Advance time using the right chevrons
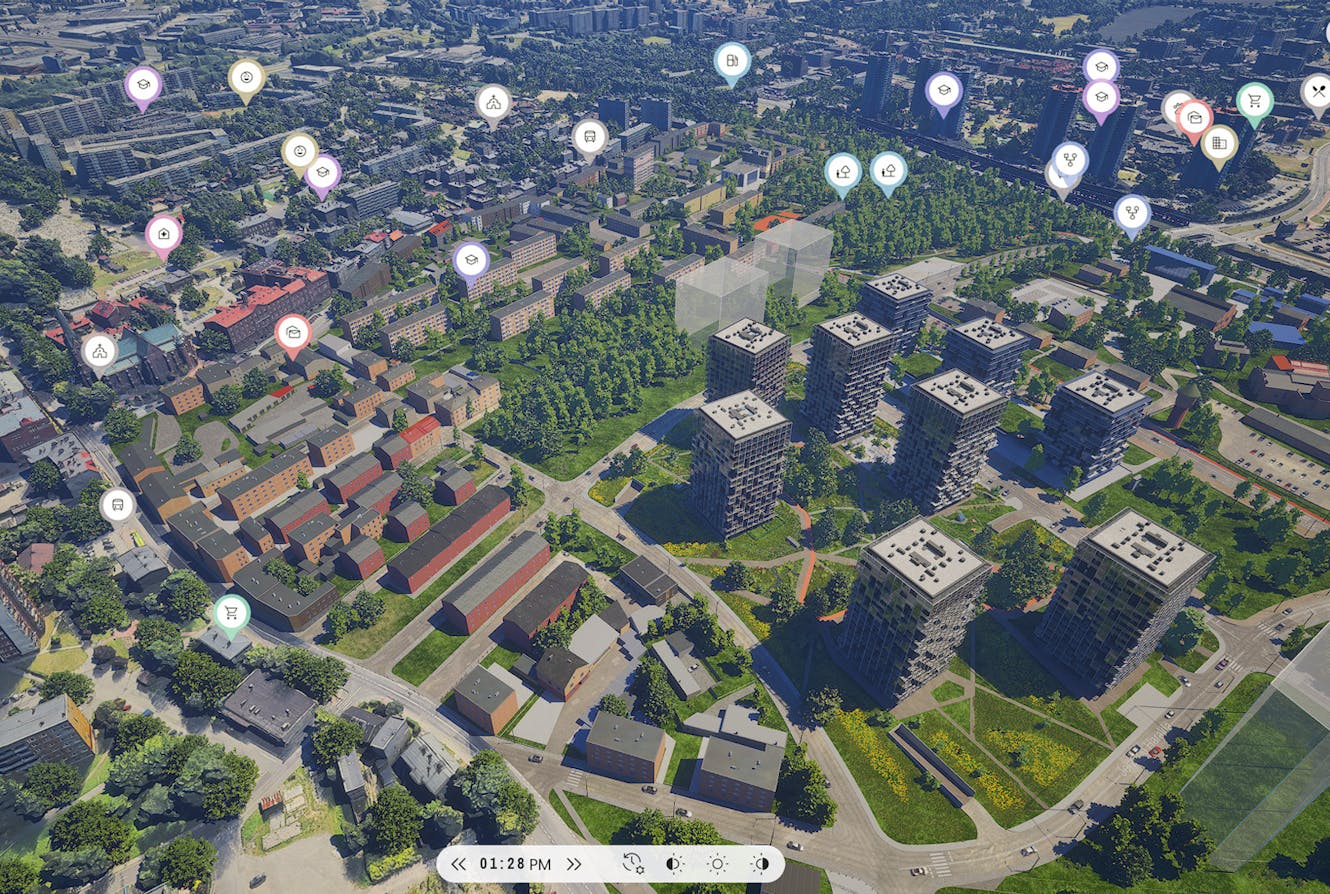Viewport: 1330px width, 894px height. coord(573,863)
